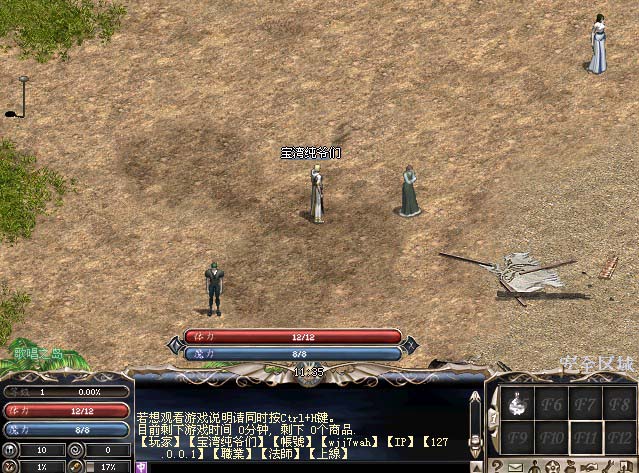Select the potion in the F5 hotkey slot
Viewport: 639px width, 473px height.
[519, 405]
